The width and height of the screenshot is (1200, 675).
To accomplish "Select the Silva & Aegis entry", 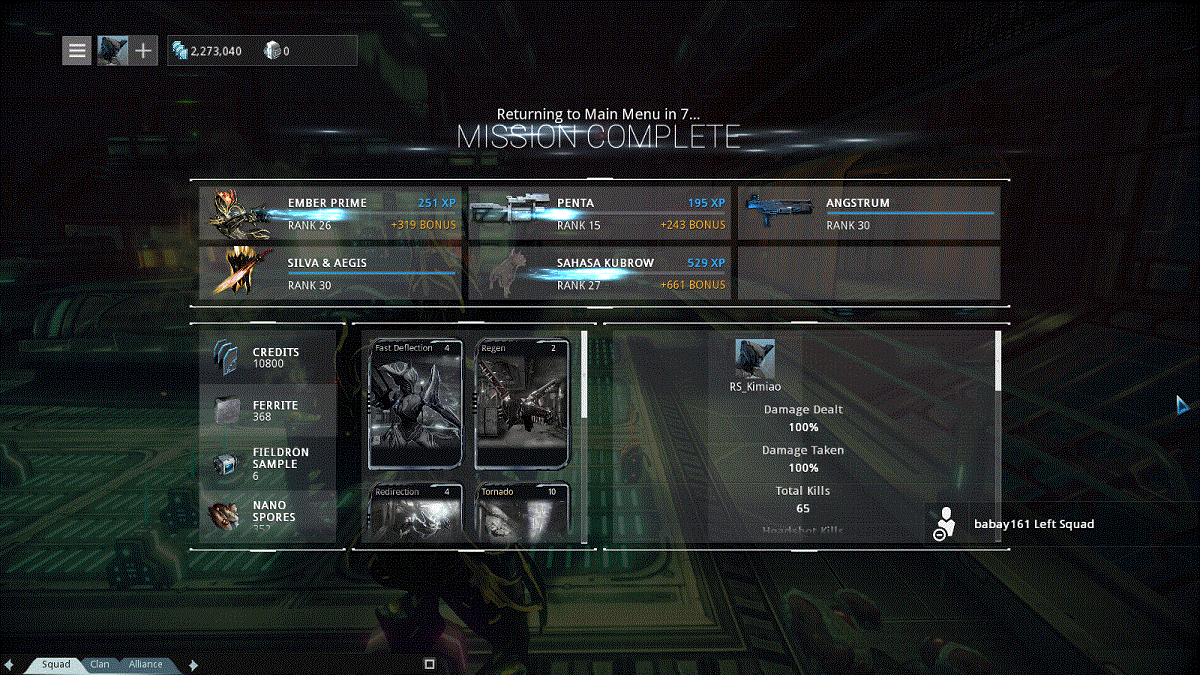I will pos(328,273).
